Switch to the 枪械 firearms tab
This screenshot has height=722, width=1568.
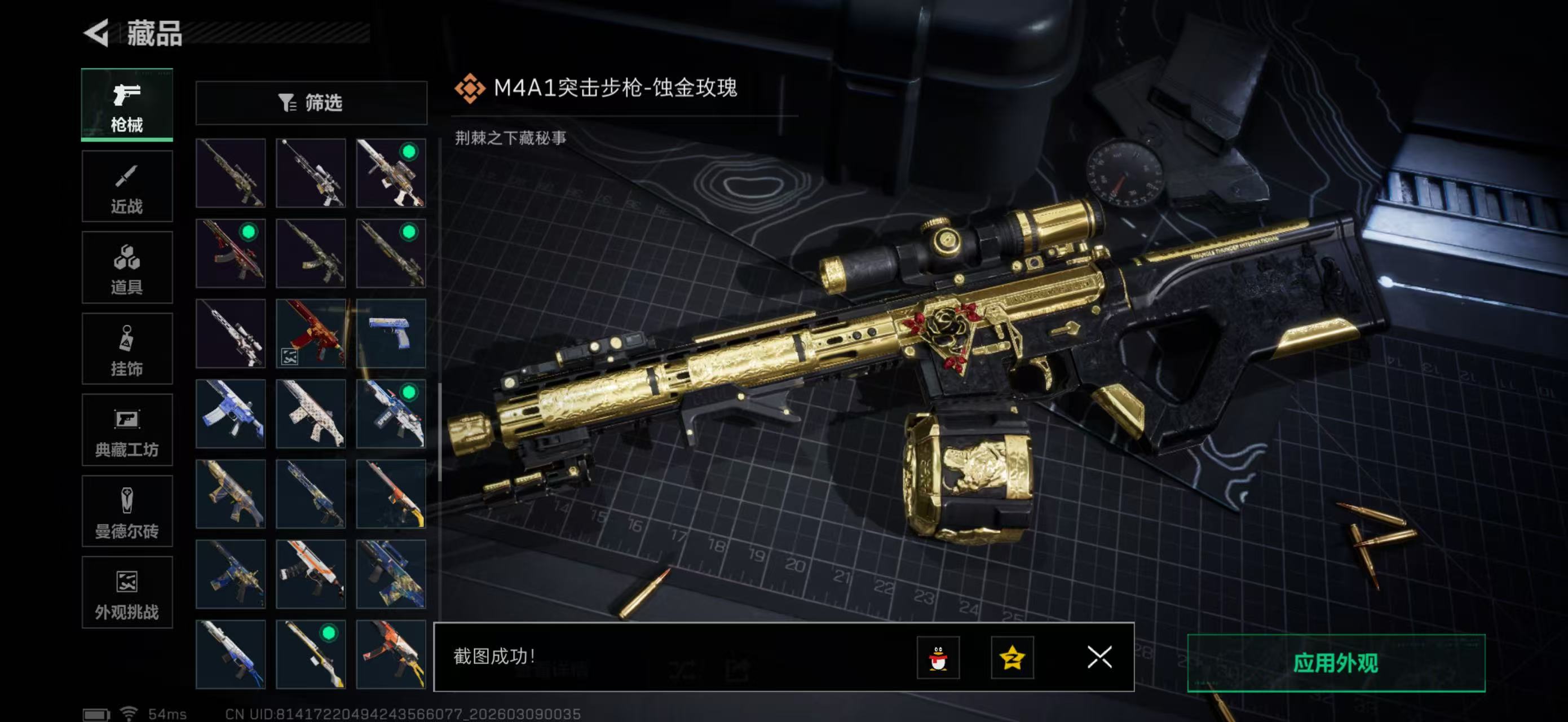click(x=127, y=105)
